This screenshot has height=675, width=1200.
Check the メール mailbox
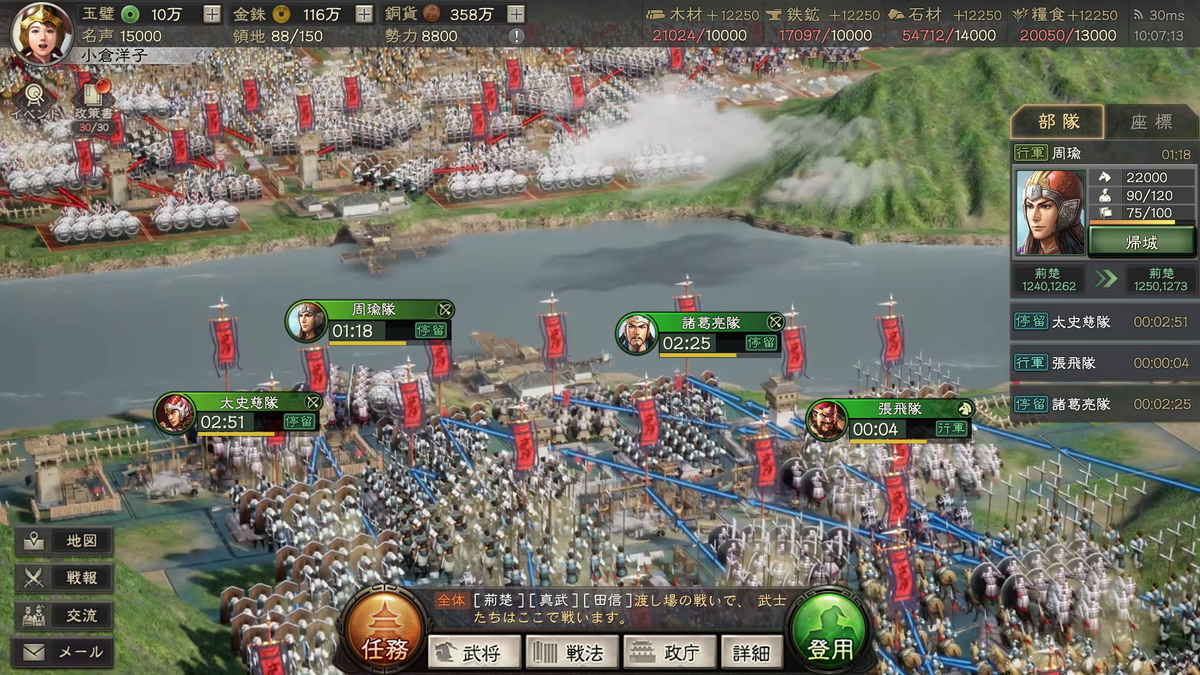[64, 652]
